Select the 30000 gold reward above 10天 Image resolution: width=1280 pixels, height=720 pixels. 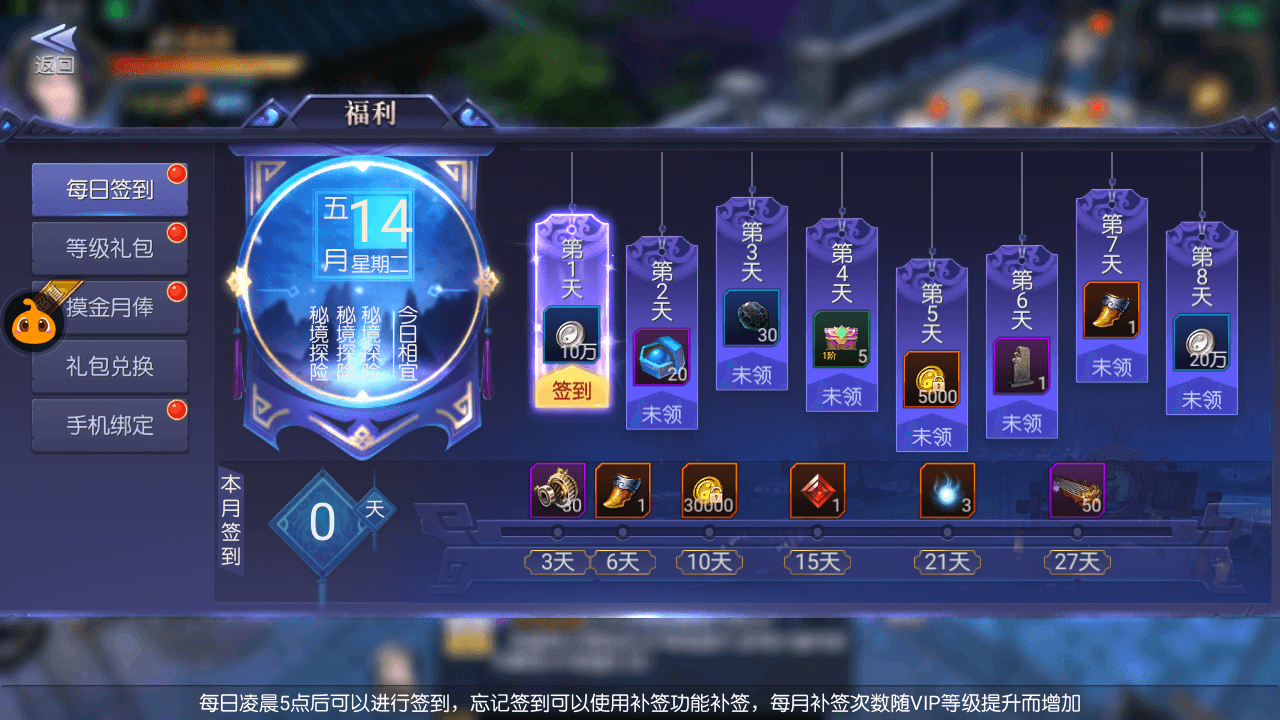[709, 491]
